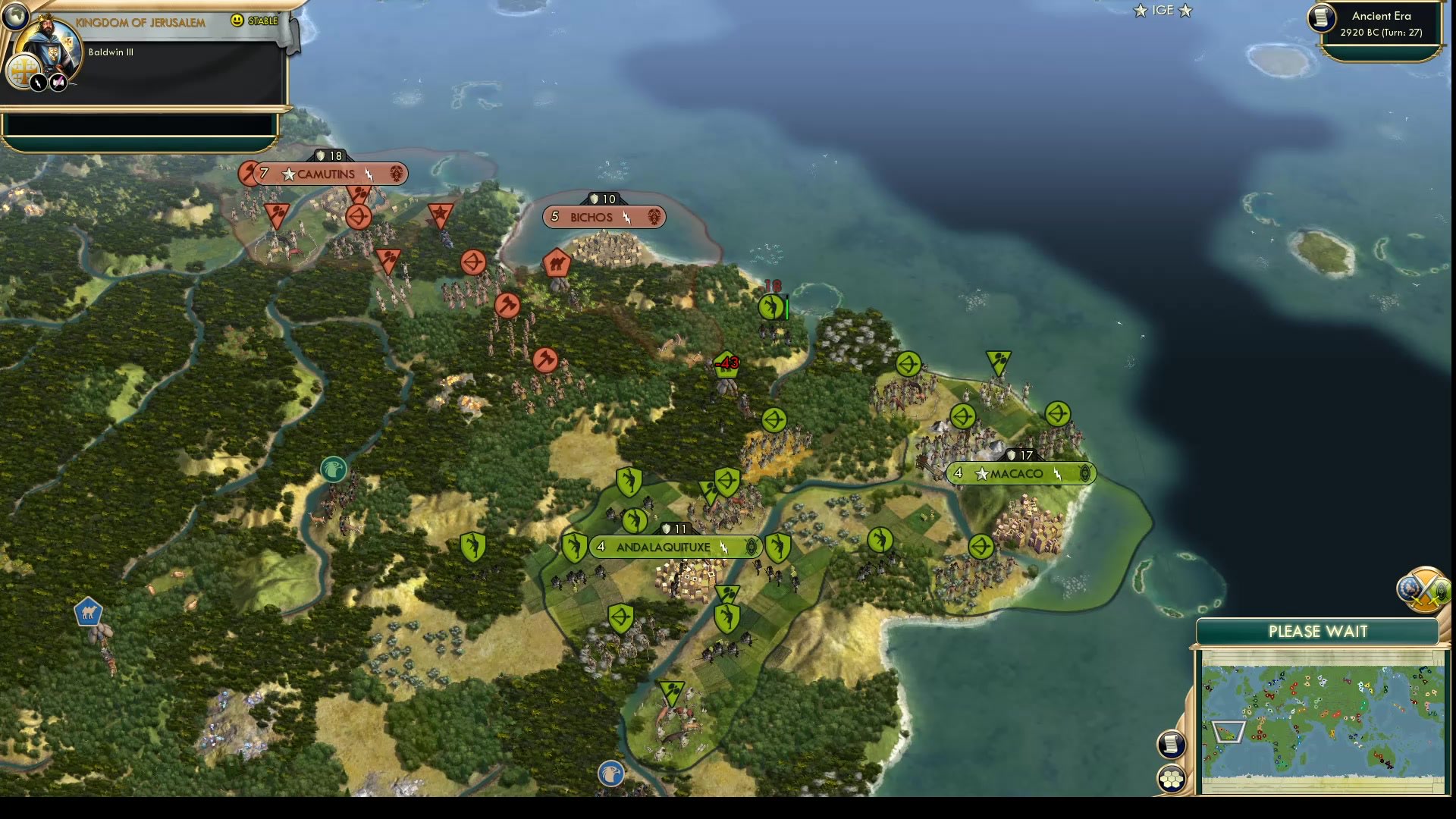Click the green health bar of the unit near Bichos
The width and height of the screenshot is (1456, 819).
(x=786, y=306)
